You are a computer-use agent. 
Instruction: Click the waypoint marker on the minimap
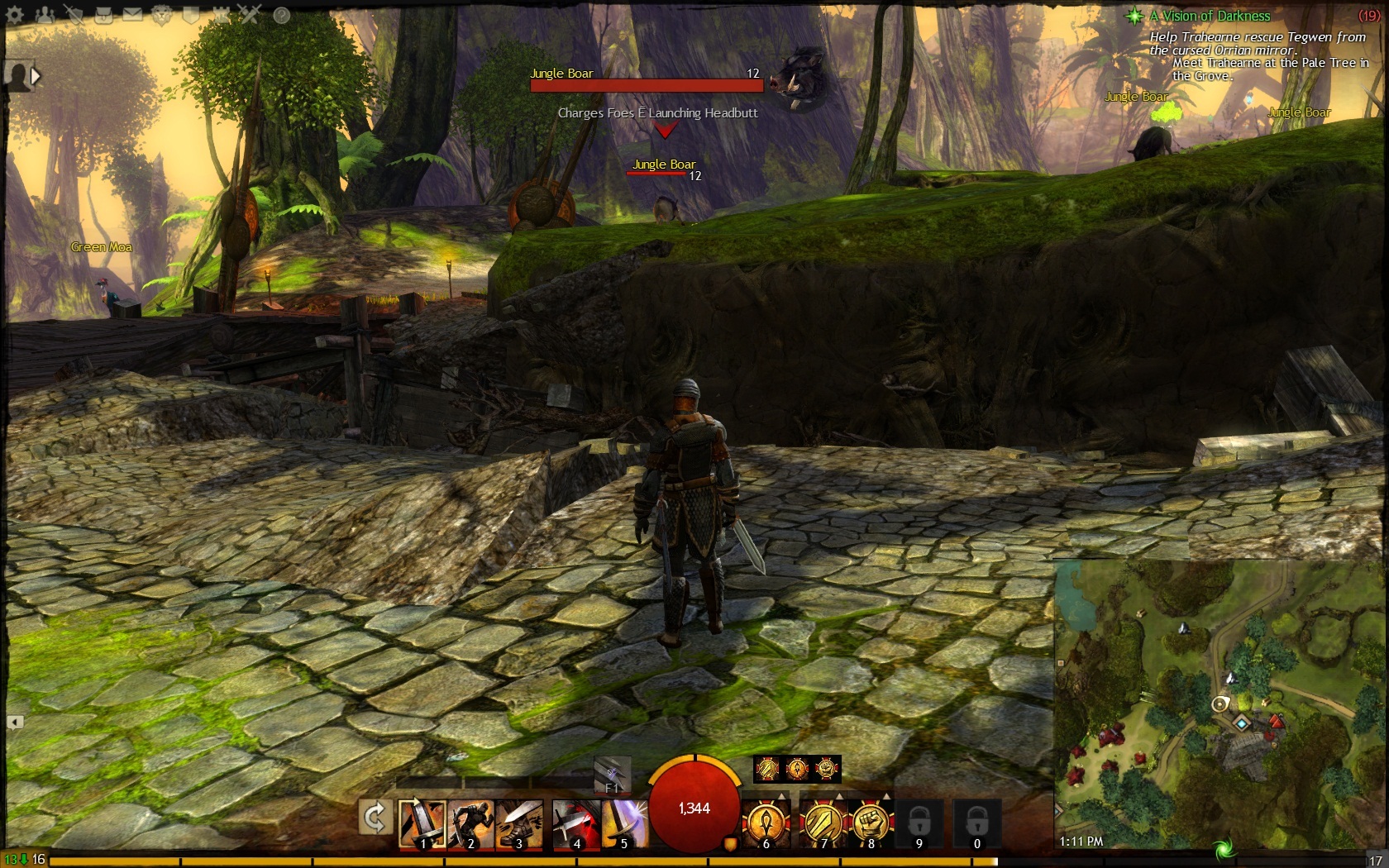point(1242,723)
